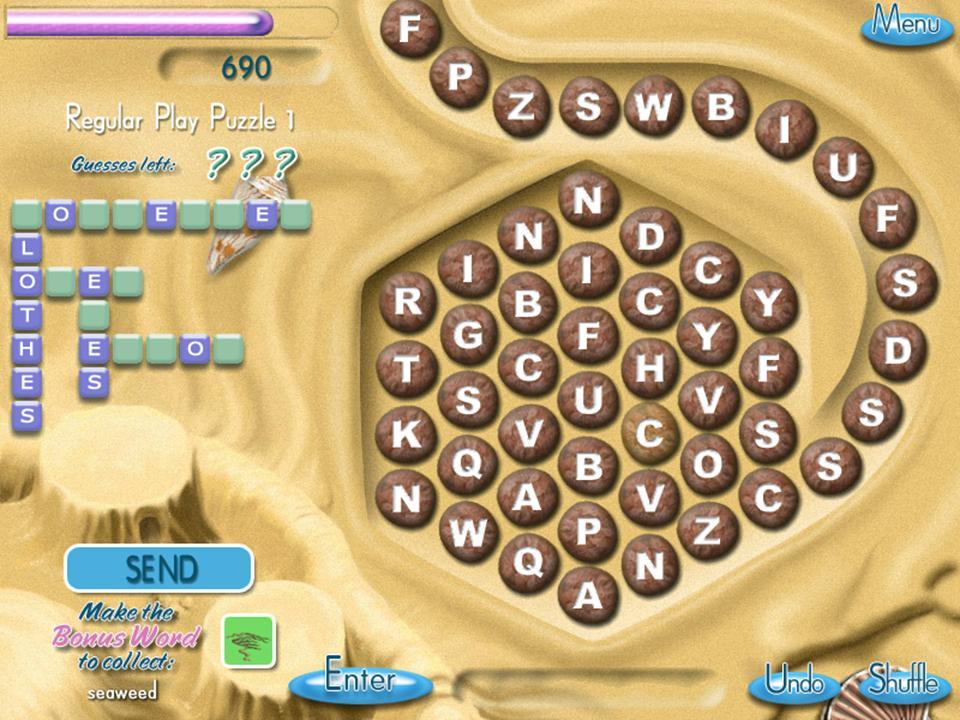
Task: Pick the letter G tile
Action: pyautogui.click(x=468, y=335)
